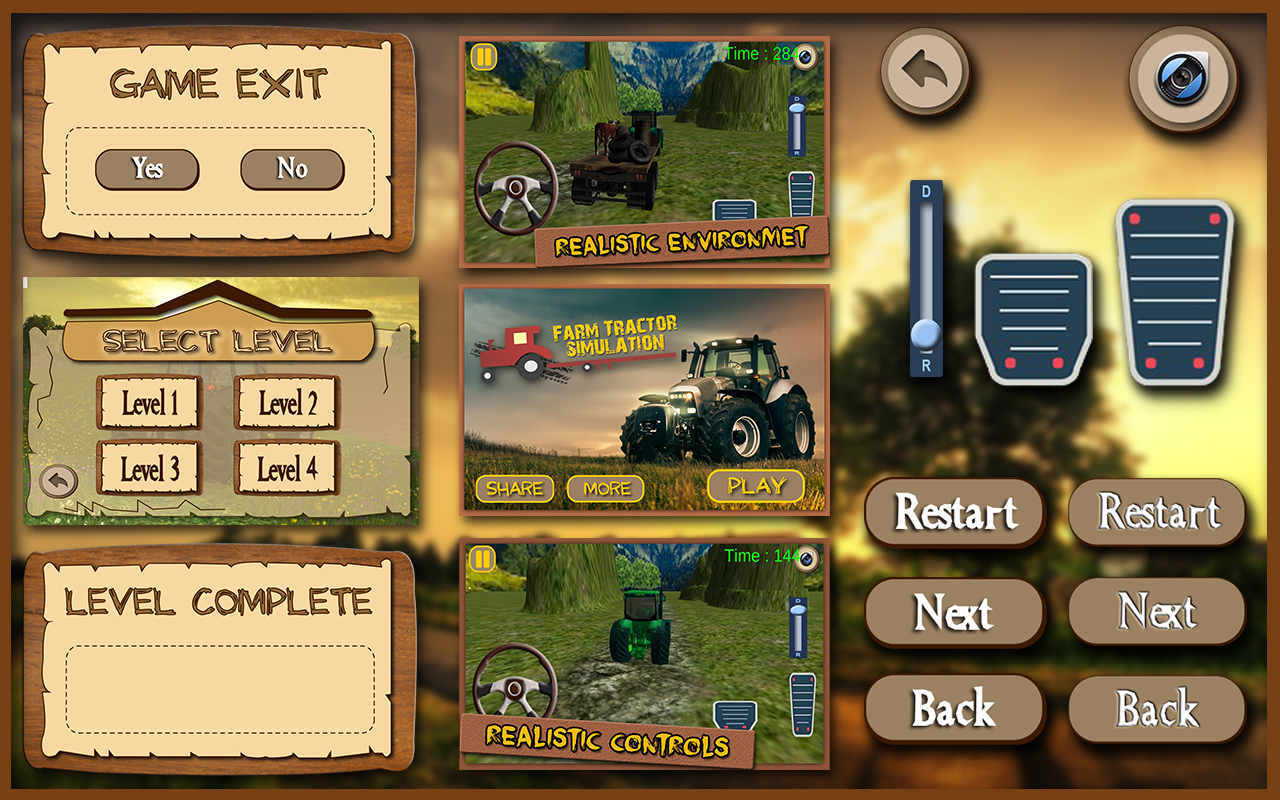1280x800 pixels.
Task: Pause the Realistic Environment gameplay preview
Action: (x=482, y=57)
